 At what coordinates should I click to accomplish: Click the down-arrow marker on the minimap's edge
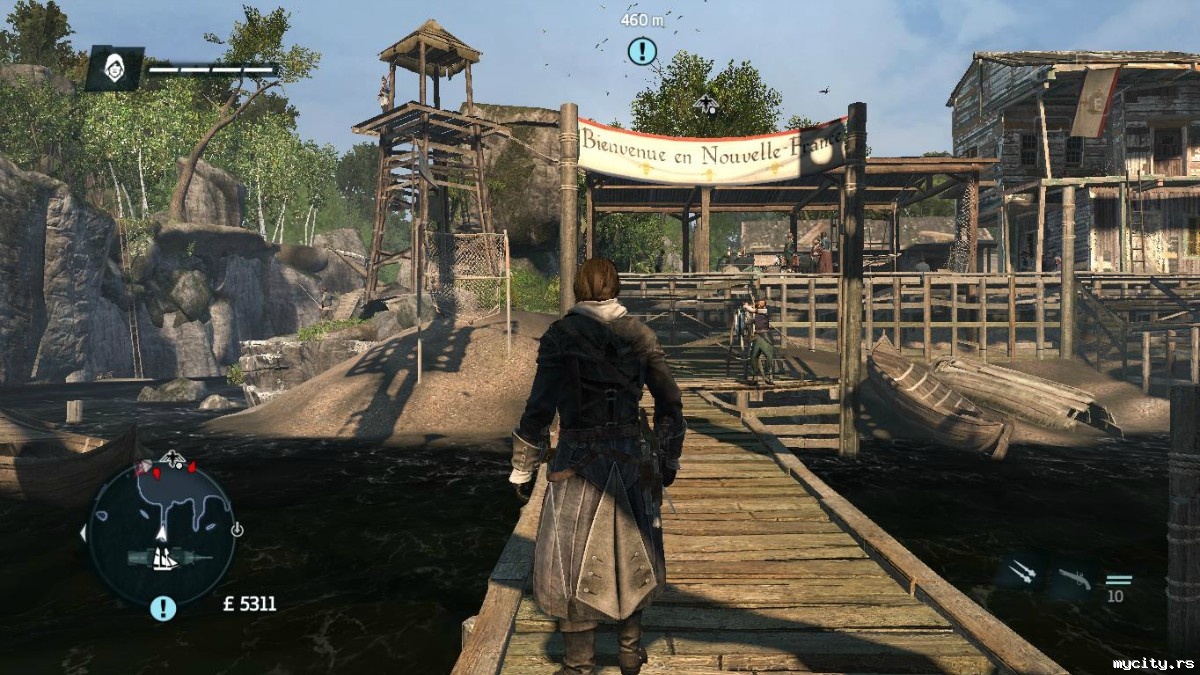pyautogui.click(x=236, y=529)
